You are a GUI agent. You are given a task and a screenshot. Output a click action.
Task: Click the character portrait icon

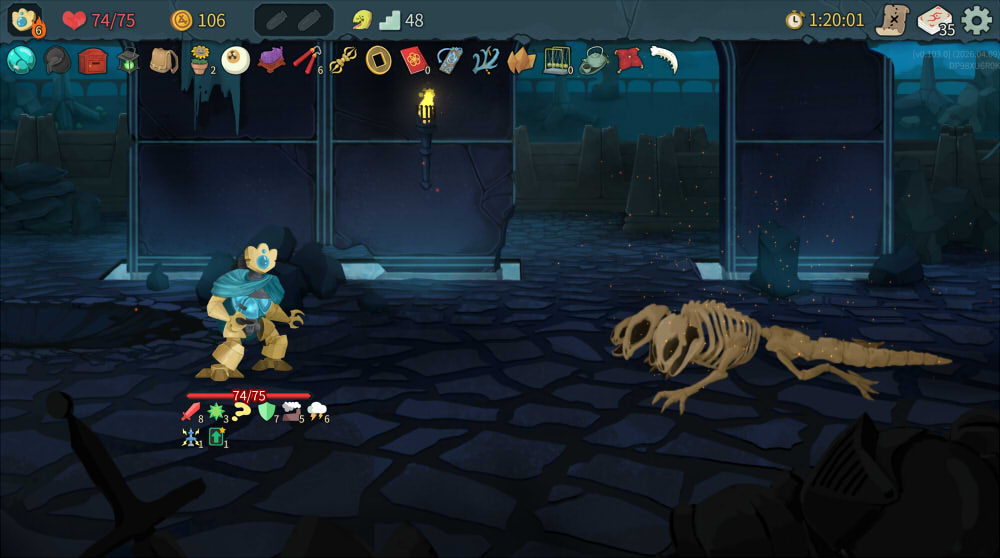tap(24, 20)
